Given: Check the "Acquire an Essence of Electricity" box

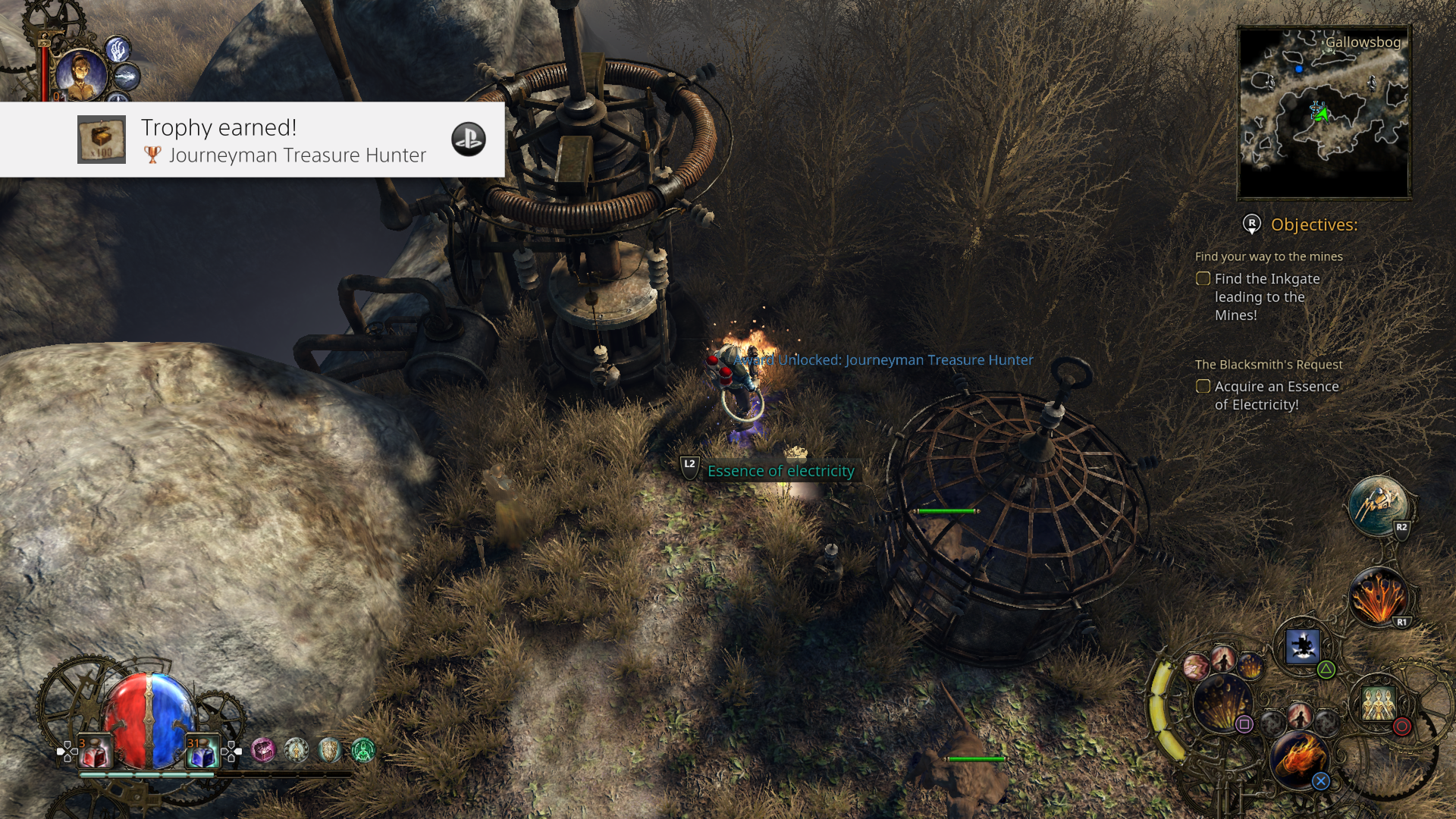Looking at the screenshot, I should pyautogui.click(x=1203, y=387).
